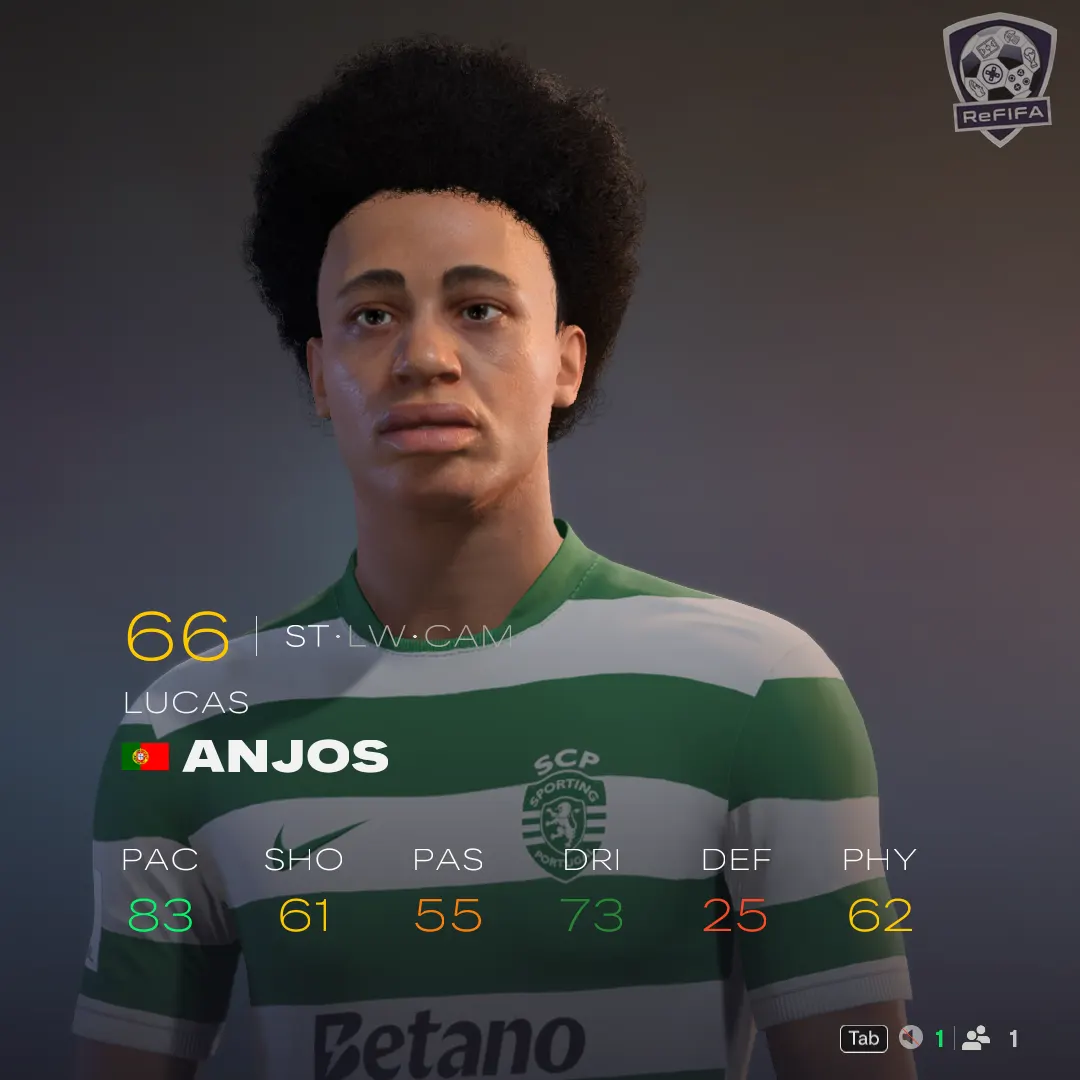Click the ReFIFA shield logo
The image size is (1080, 1080).
pos(999,78)
